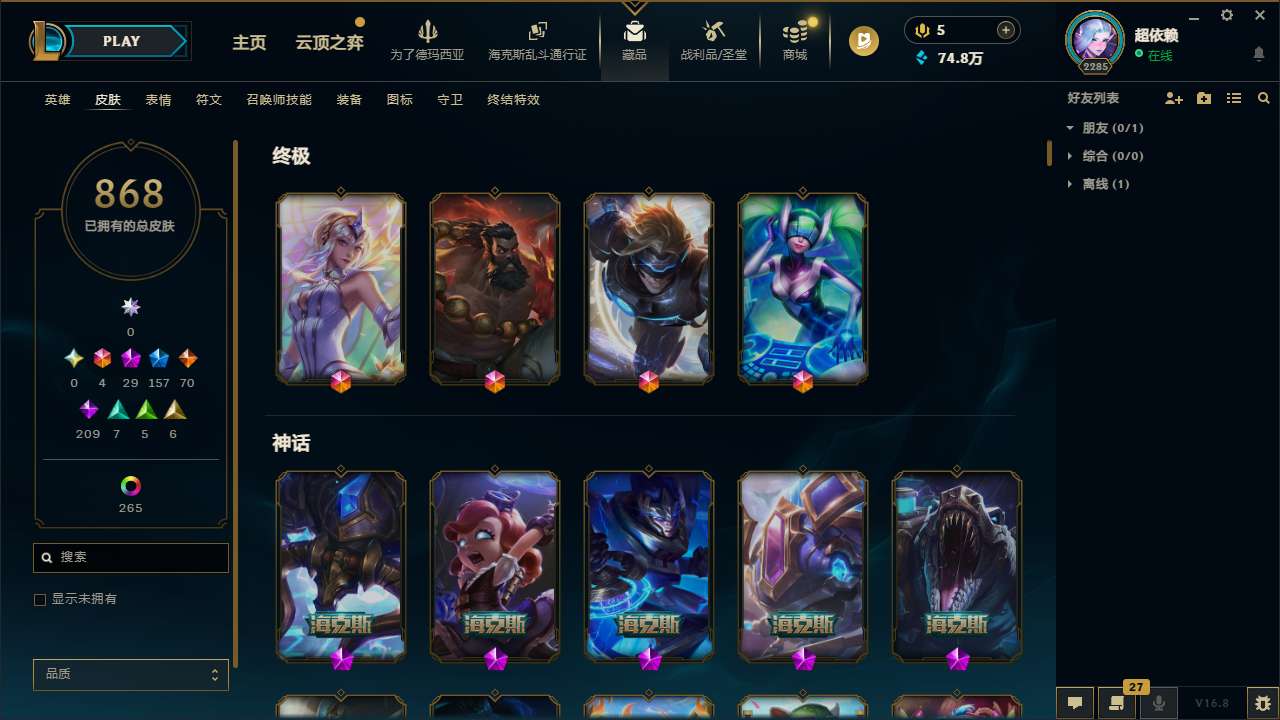Click the add friend icon in 好友列表
The image size is (1280, 720).
1174,98
